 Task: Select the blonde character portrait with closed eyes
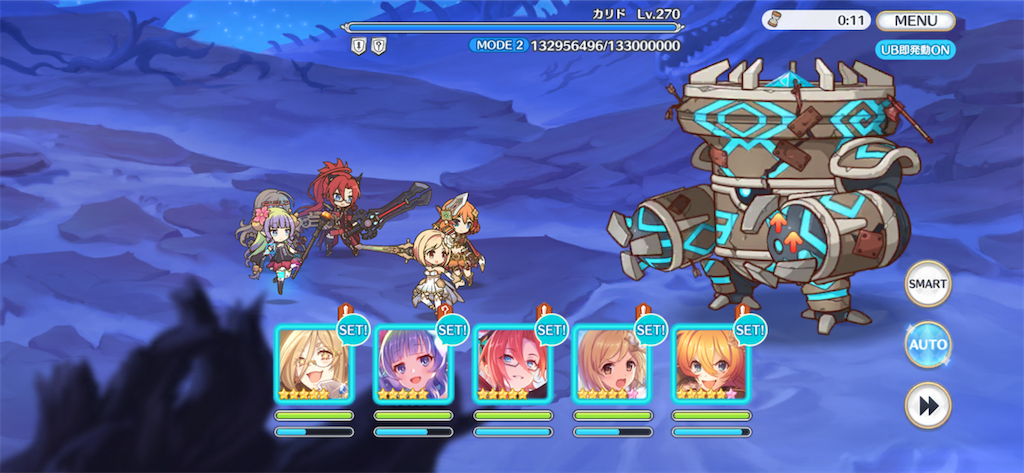314,364
